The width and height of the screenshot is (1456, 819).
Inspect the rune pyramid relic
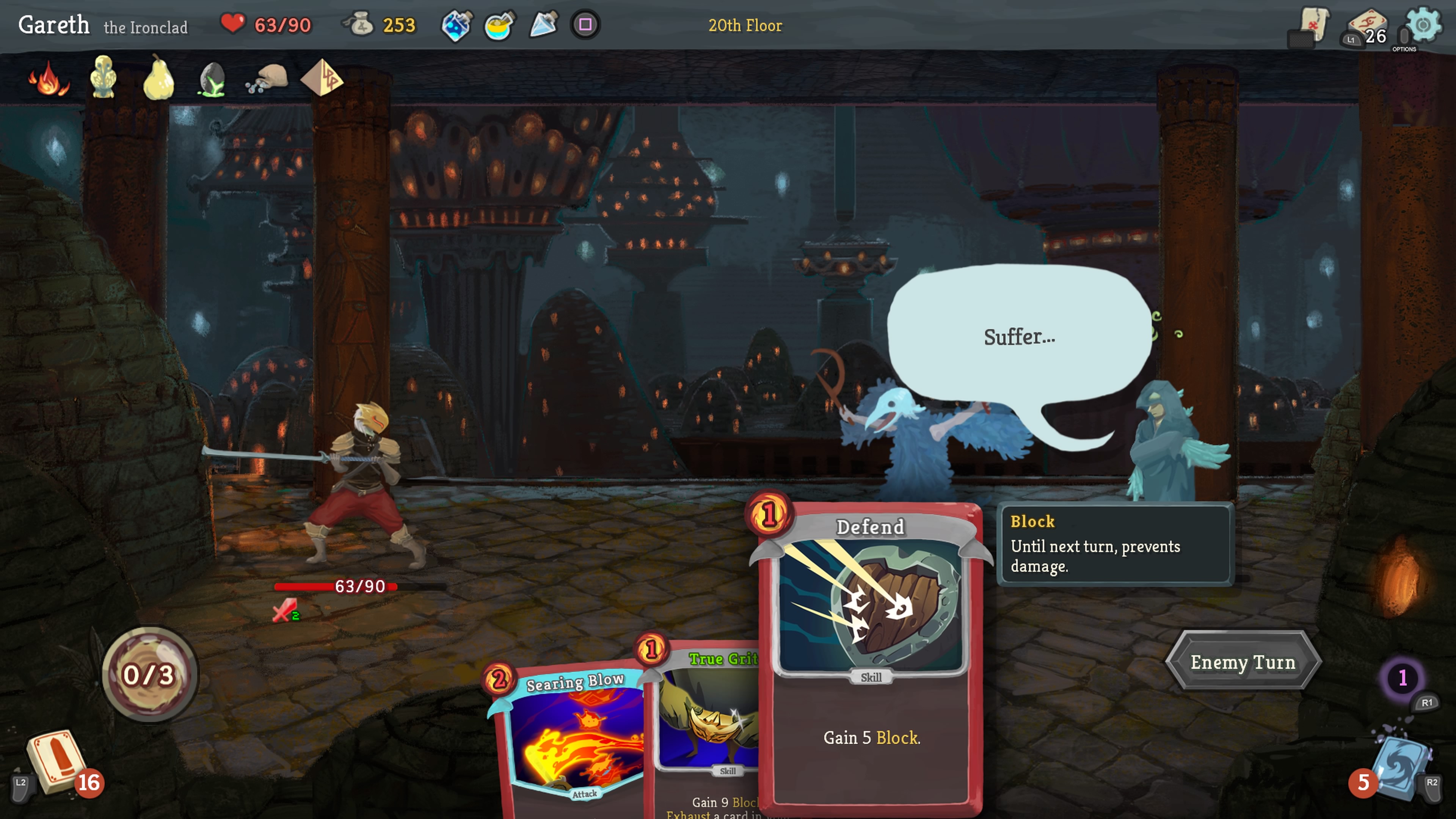coord(322,78)
